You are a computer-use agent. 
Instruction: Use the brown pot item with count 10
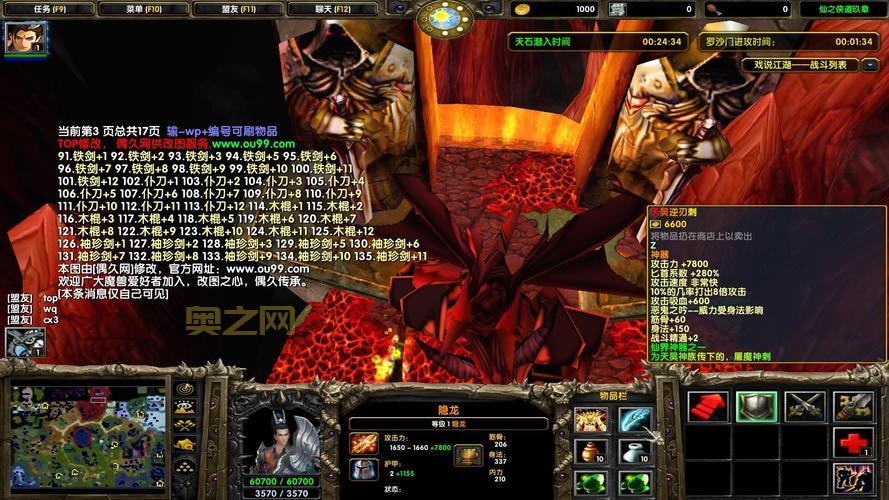591,451
